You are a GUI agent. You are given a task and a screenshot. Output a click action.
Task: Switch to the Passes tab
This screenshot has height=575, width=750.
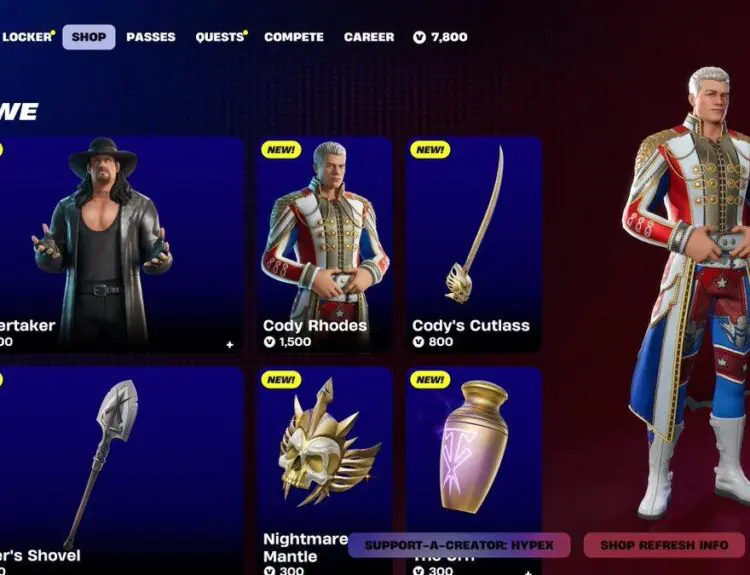[x=151, y=37]
